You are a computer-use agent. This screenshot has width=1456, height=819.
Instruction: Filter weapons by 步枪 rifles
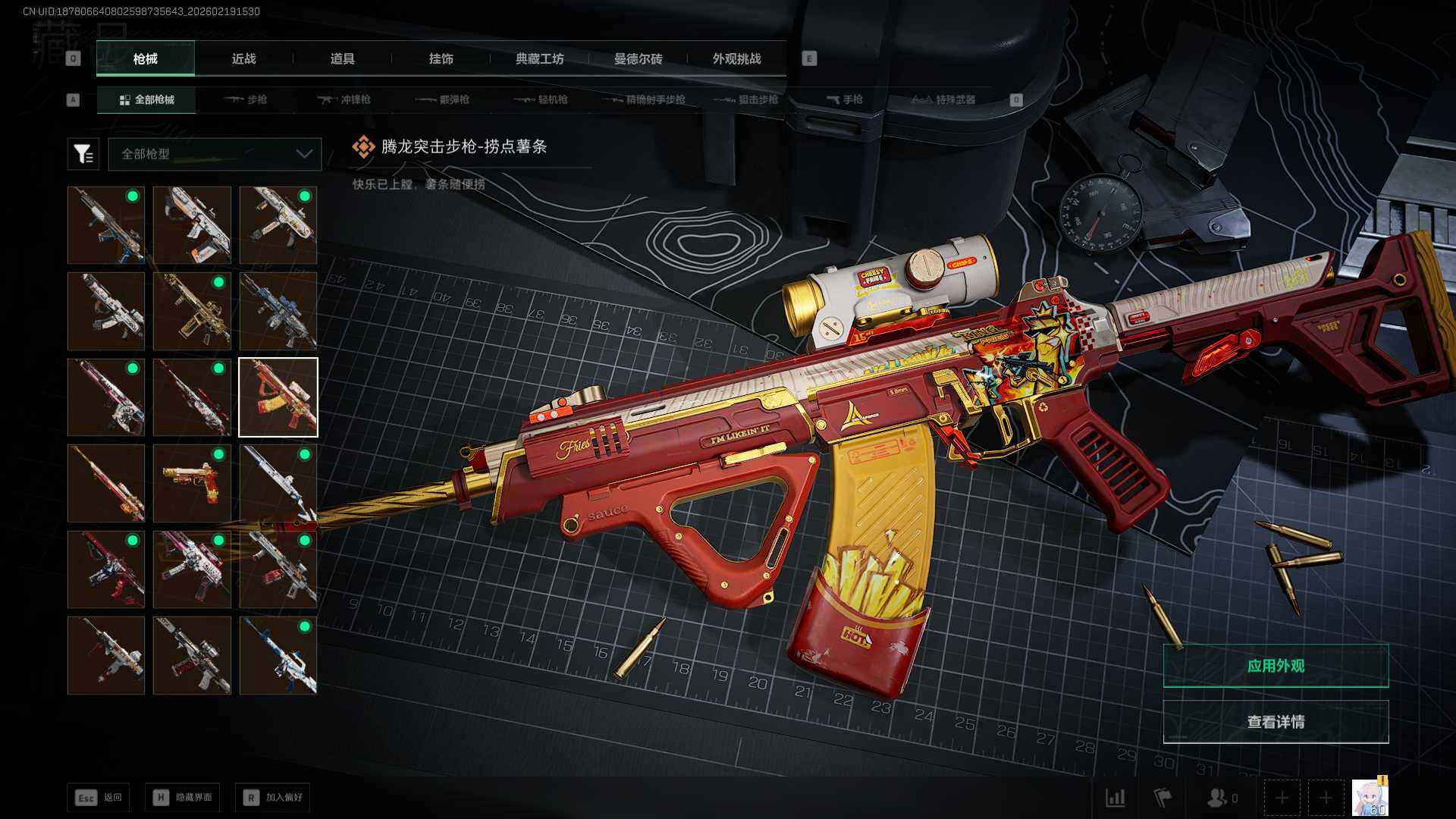246,99
